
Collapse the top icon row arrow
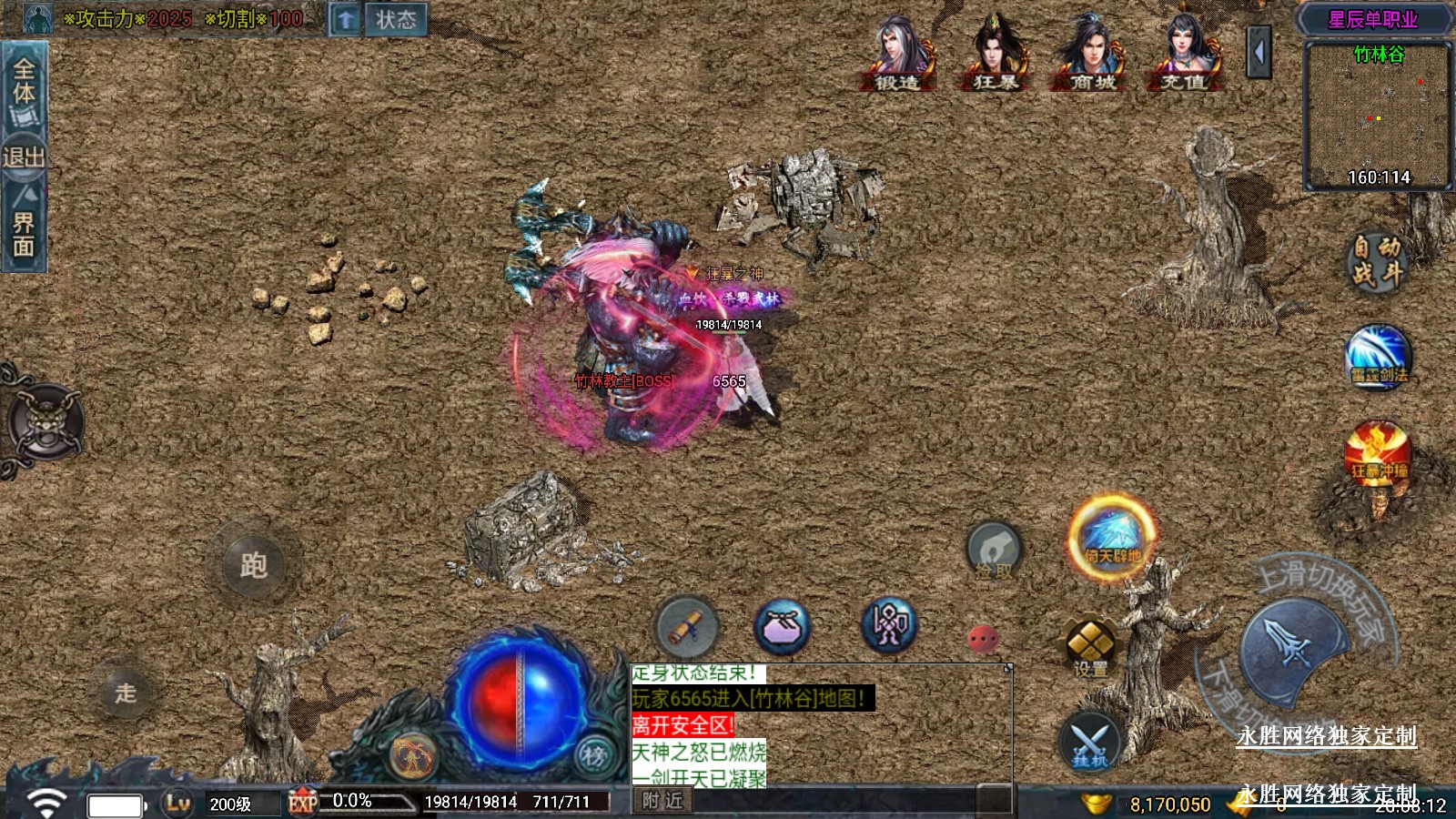1259,53
